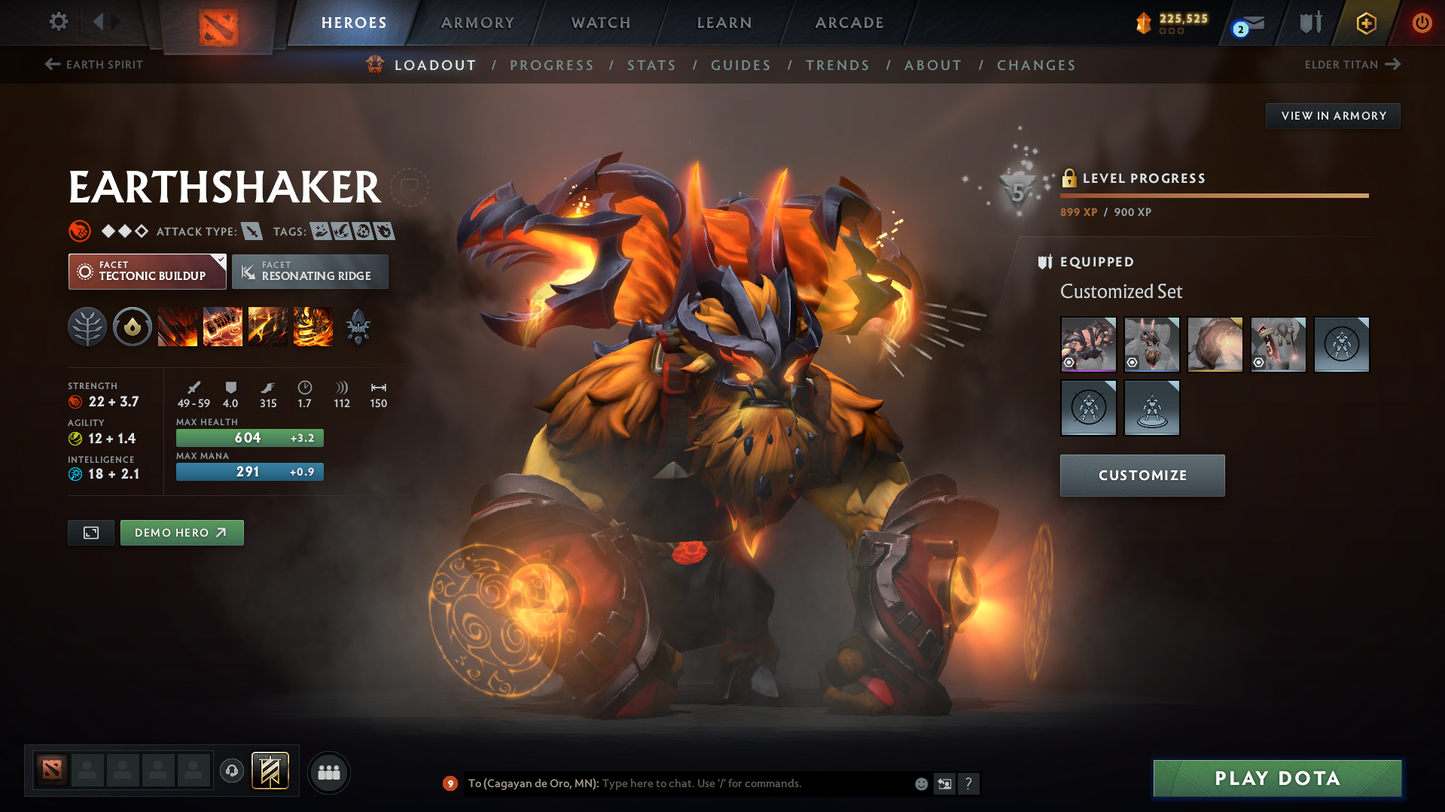Image resolution: width=1445 pixels, height=812 pixels.
Task: Quit the game with the power icon
Action: 1421,23
